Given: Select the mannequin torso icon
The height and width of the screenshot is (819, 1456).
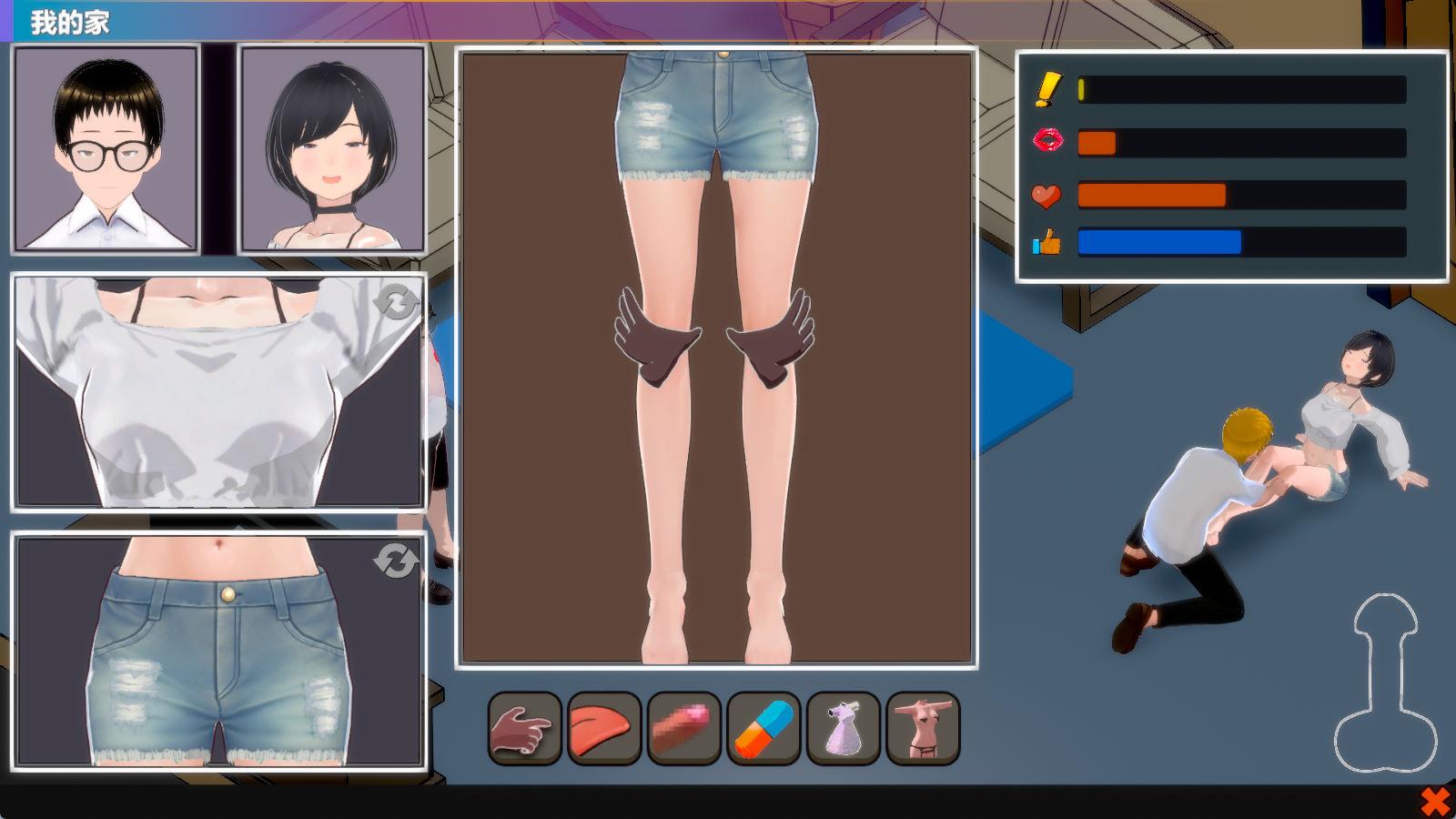Looking at the screenshot, I should pyautogui.click(x=923, y=728).
